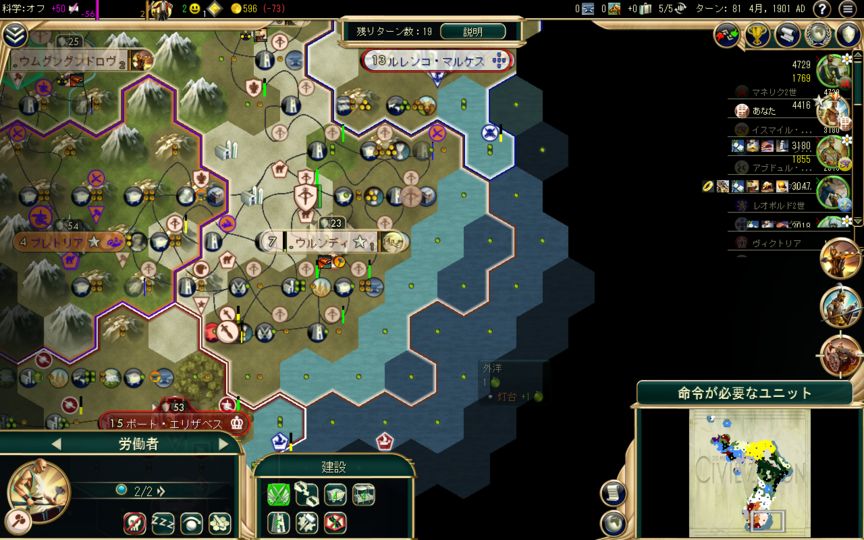Click the 説明 scenario details button
The height and width of the screenshot is (540, 864).
[472, 31]
